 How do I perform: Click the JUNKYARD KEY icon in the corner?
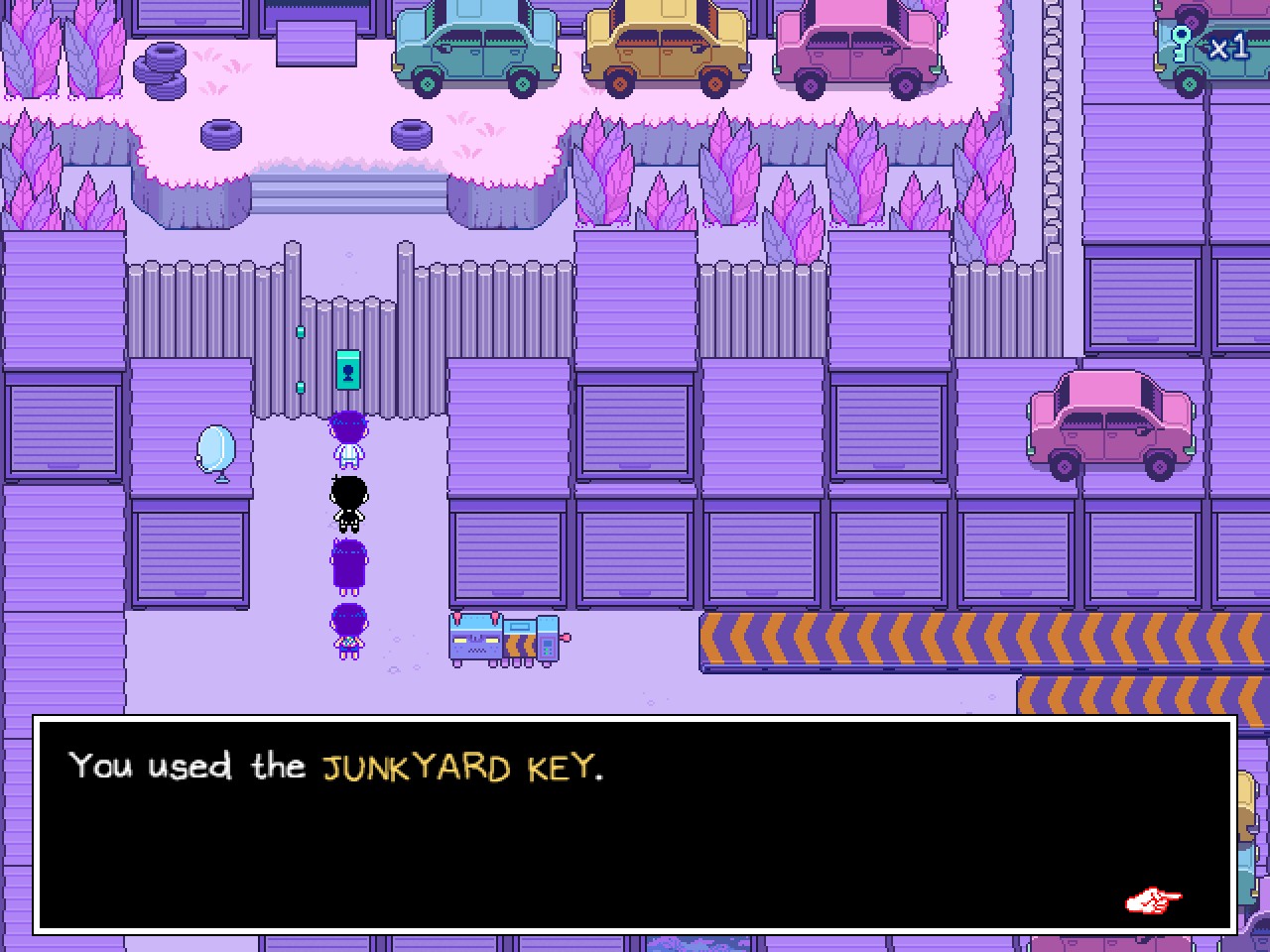point(1183,45)
